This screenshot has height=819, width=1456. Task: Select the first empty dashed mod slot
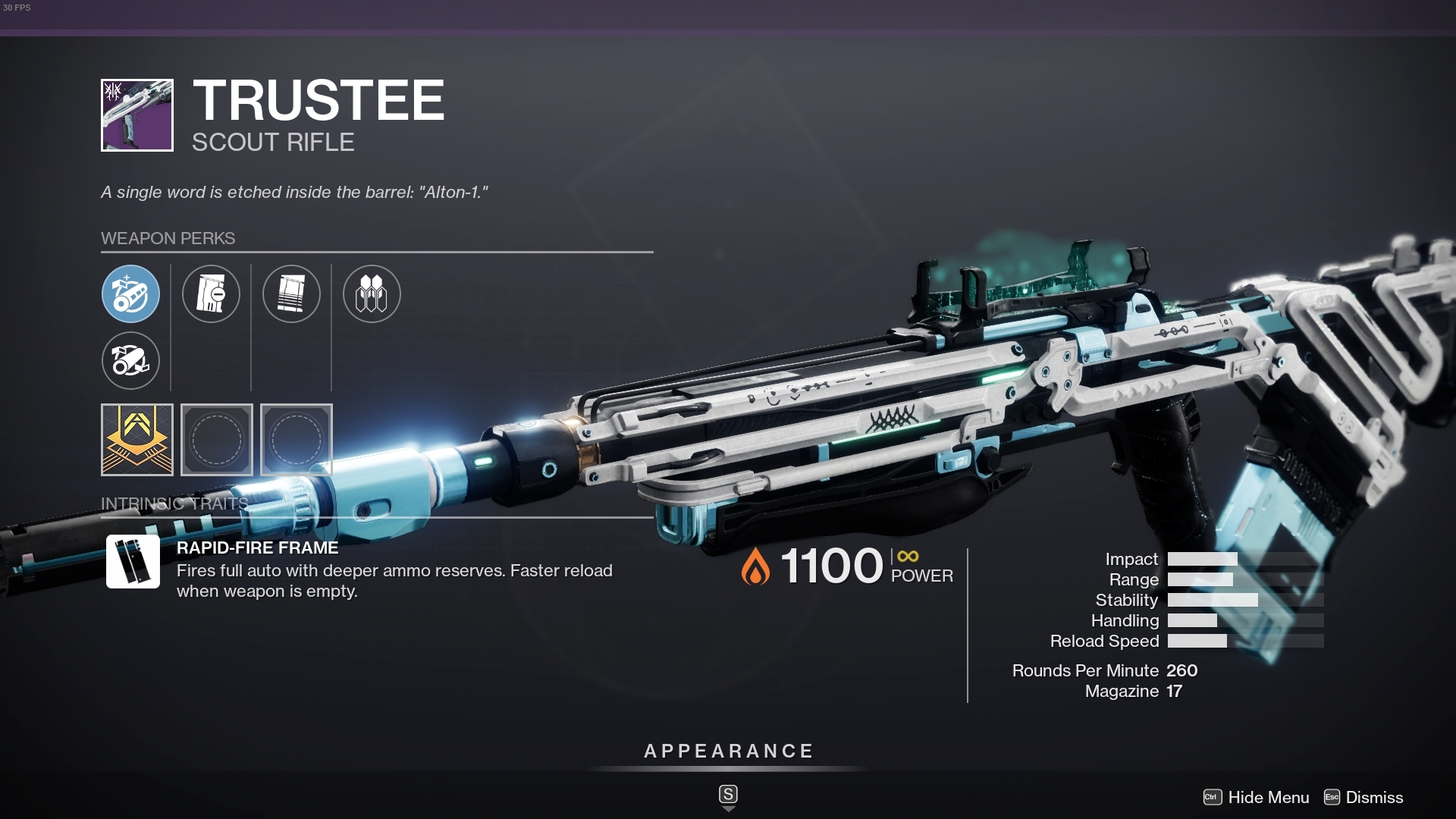(217, 440)
